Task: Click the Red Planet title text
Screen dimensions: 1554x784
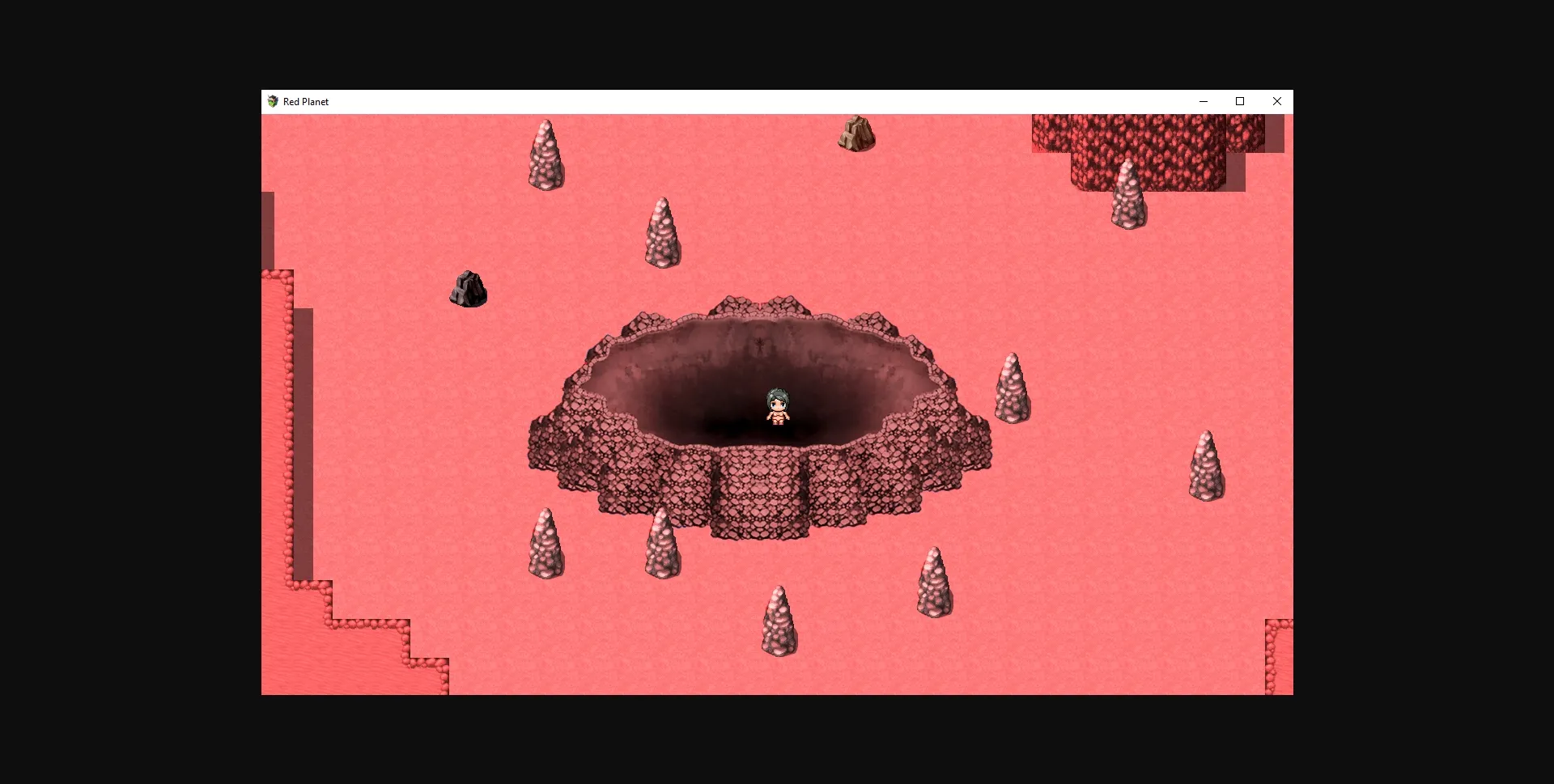Action: tap(305, 101)
